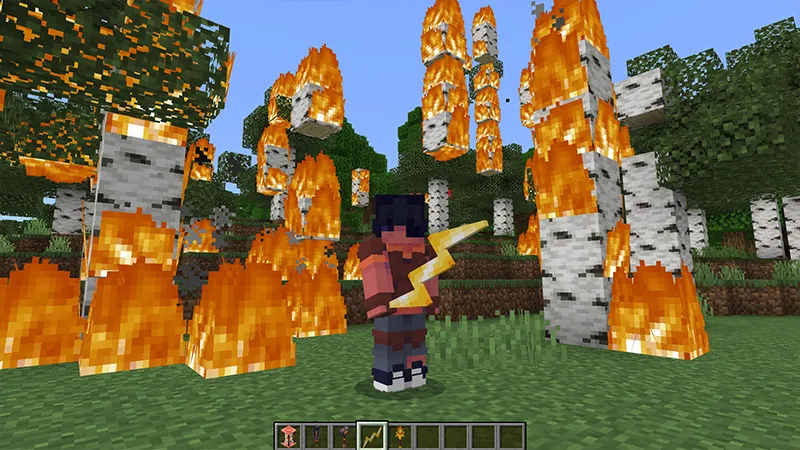Select the yellow lightning bolt hotbar slot

[372, 435]
